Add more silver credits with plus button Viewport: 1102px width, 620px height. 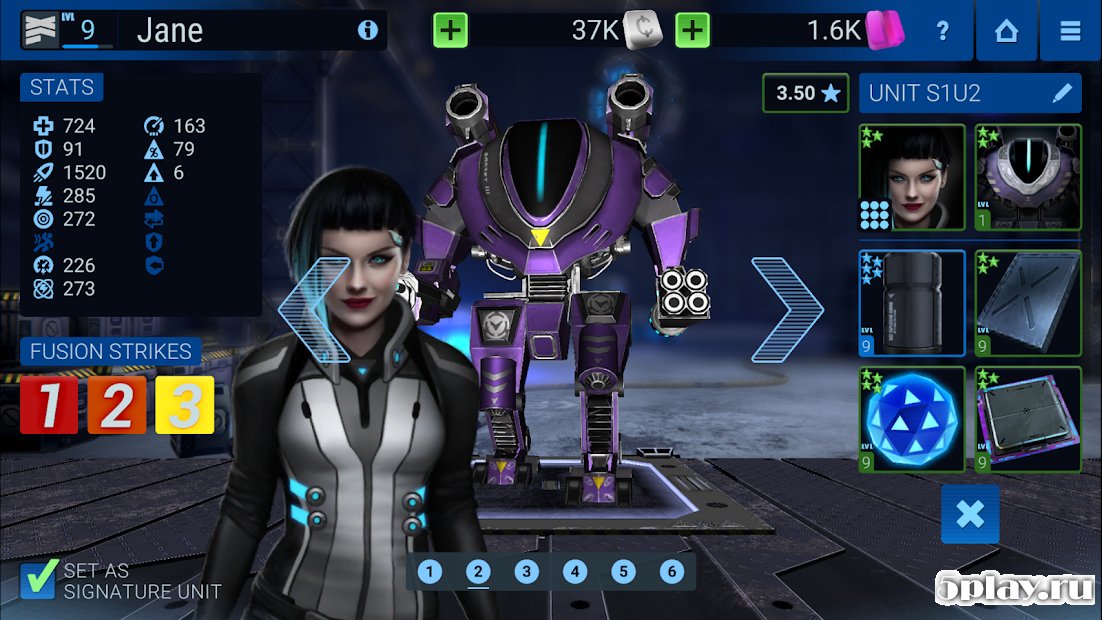[x=450, y=30]
